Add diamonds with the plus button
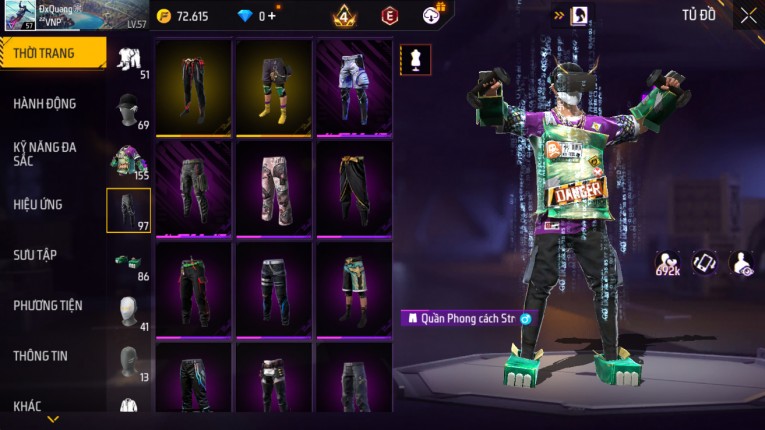 [x=272, y=16]
